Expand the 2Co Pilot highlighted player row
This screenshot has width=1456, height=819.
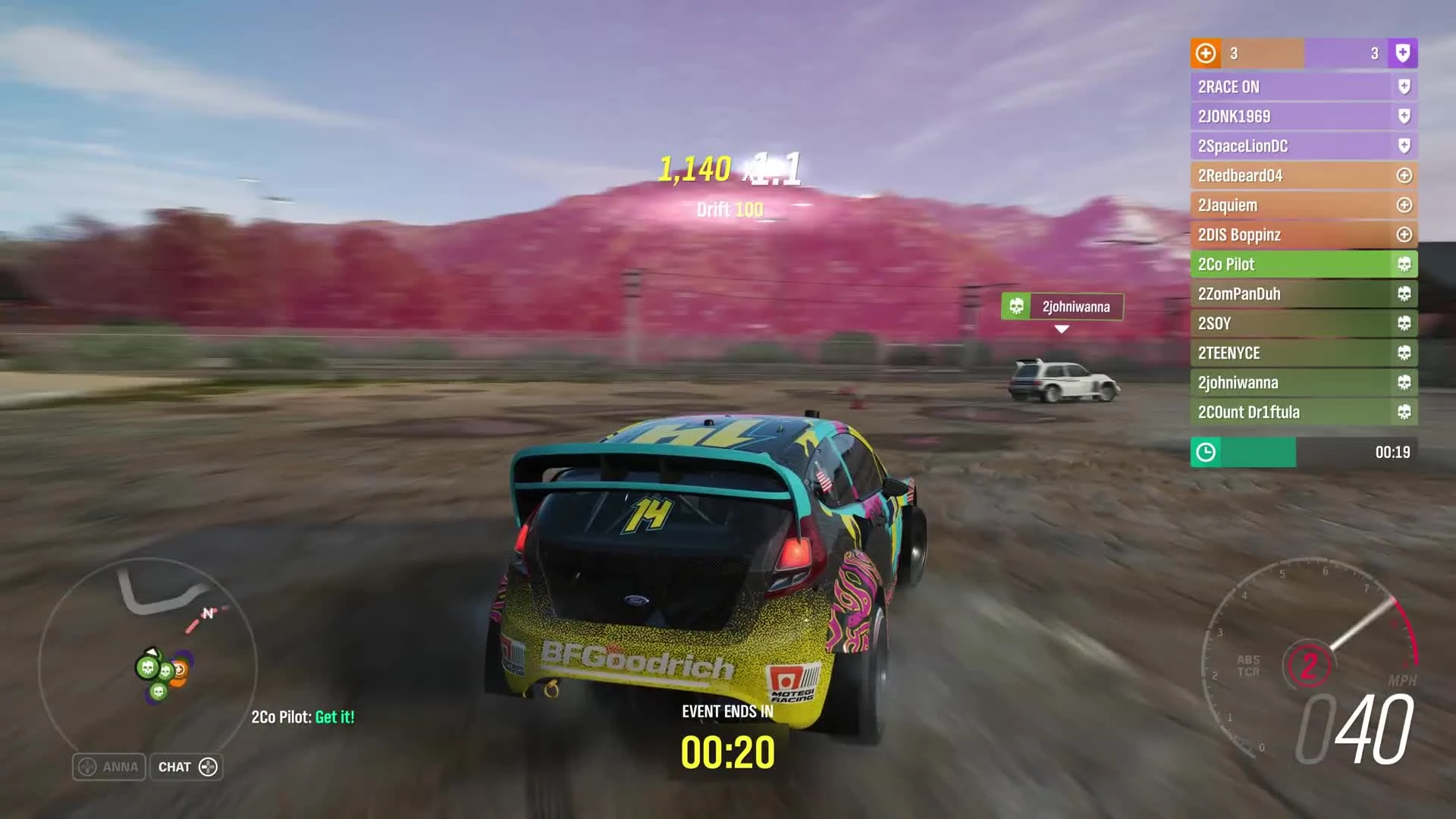pyautogui.click(x=1289, y=264)
